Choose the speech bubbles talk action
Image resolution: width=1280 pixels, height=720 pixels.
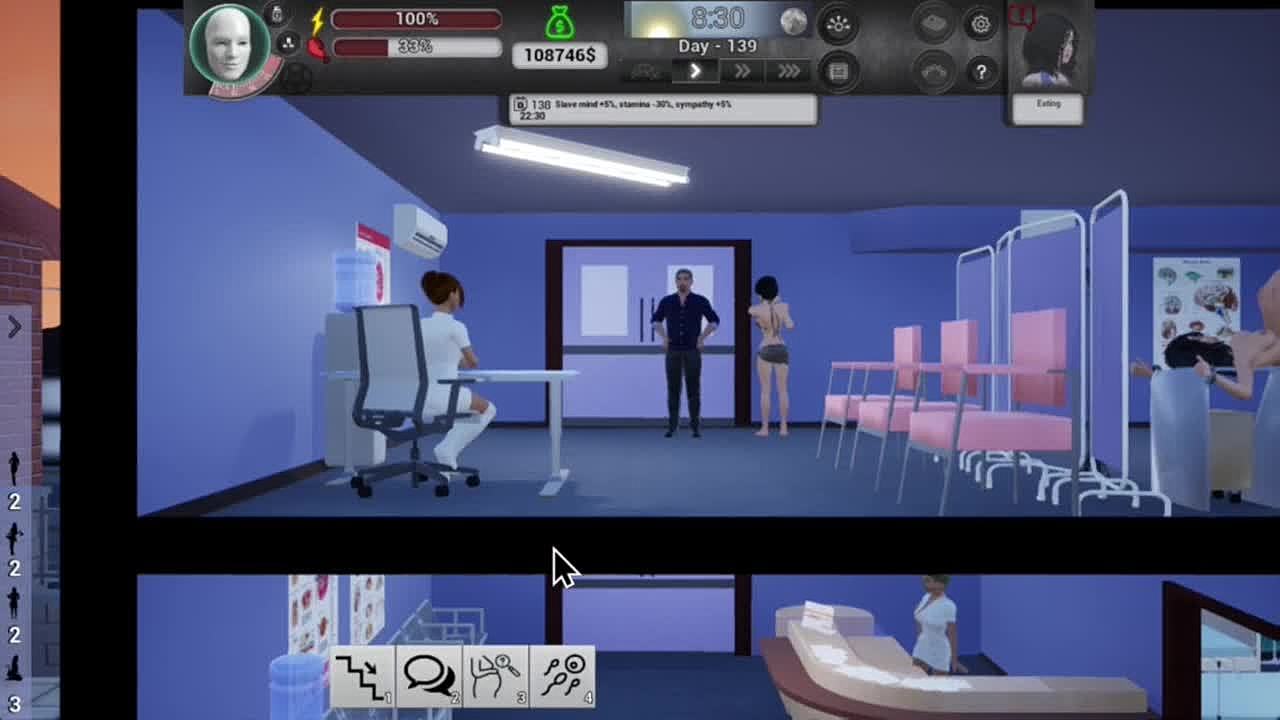429,676
